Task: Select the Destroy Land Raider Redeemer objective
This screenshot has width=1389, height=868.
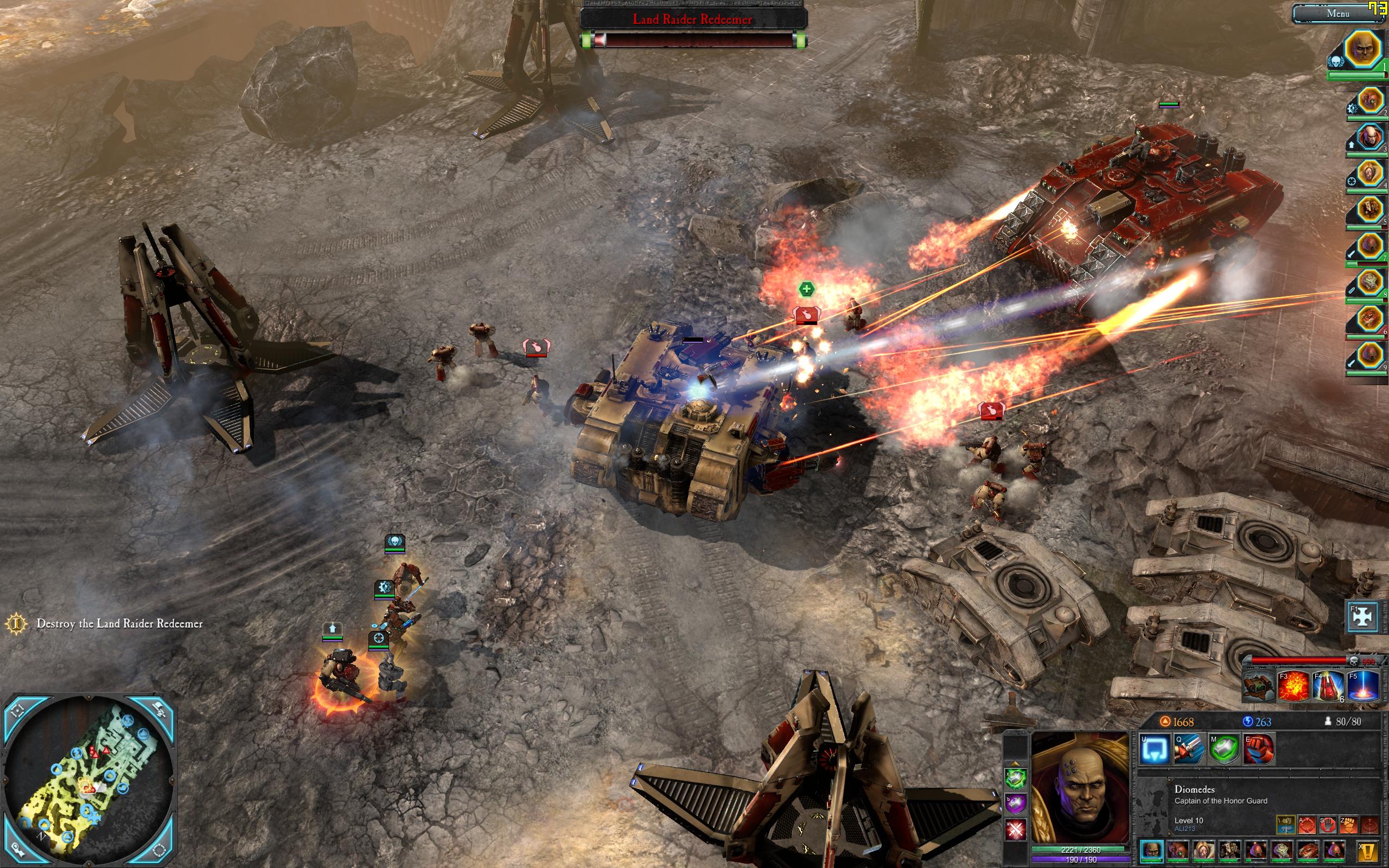Action: point(119,623)
